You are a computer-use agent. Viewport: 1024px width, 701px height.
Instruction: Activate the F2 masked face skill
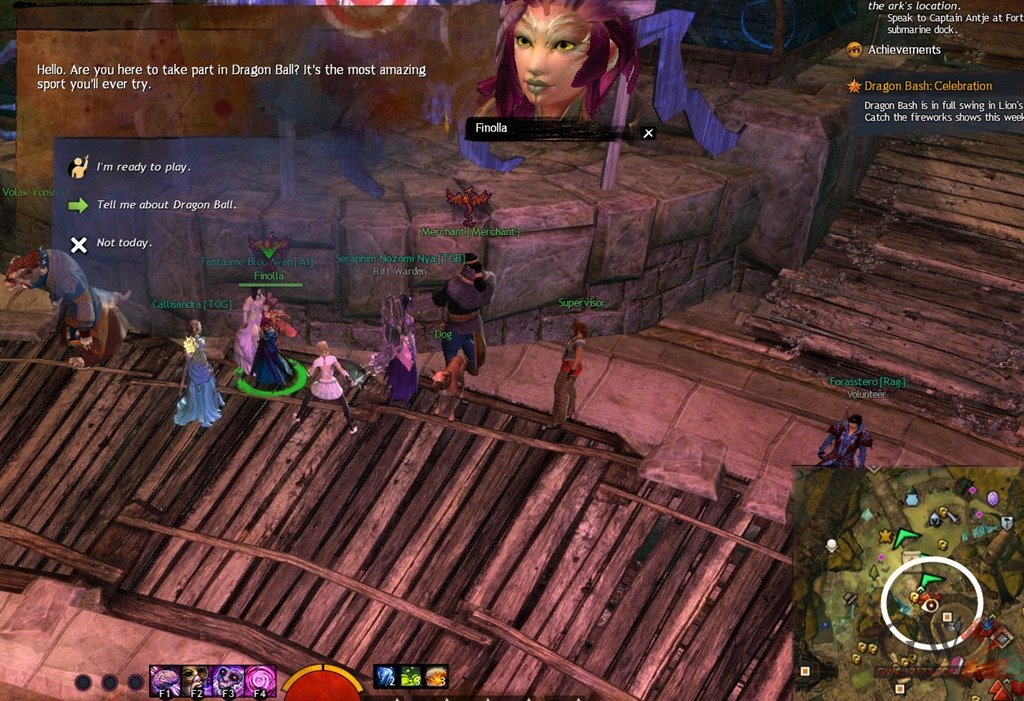[195, 681]
